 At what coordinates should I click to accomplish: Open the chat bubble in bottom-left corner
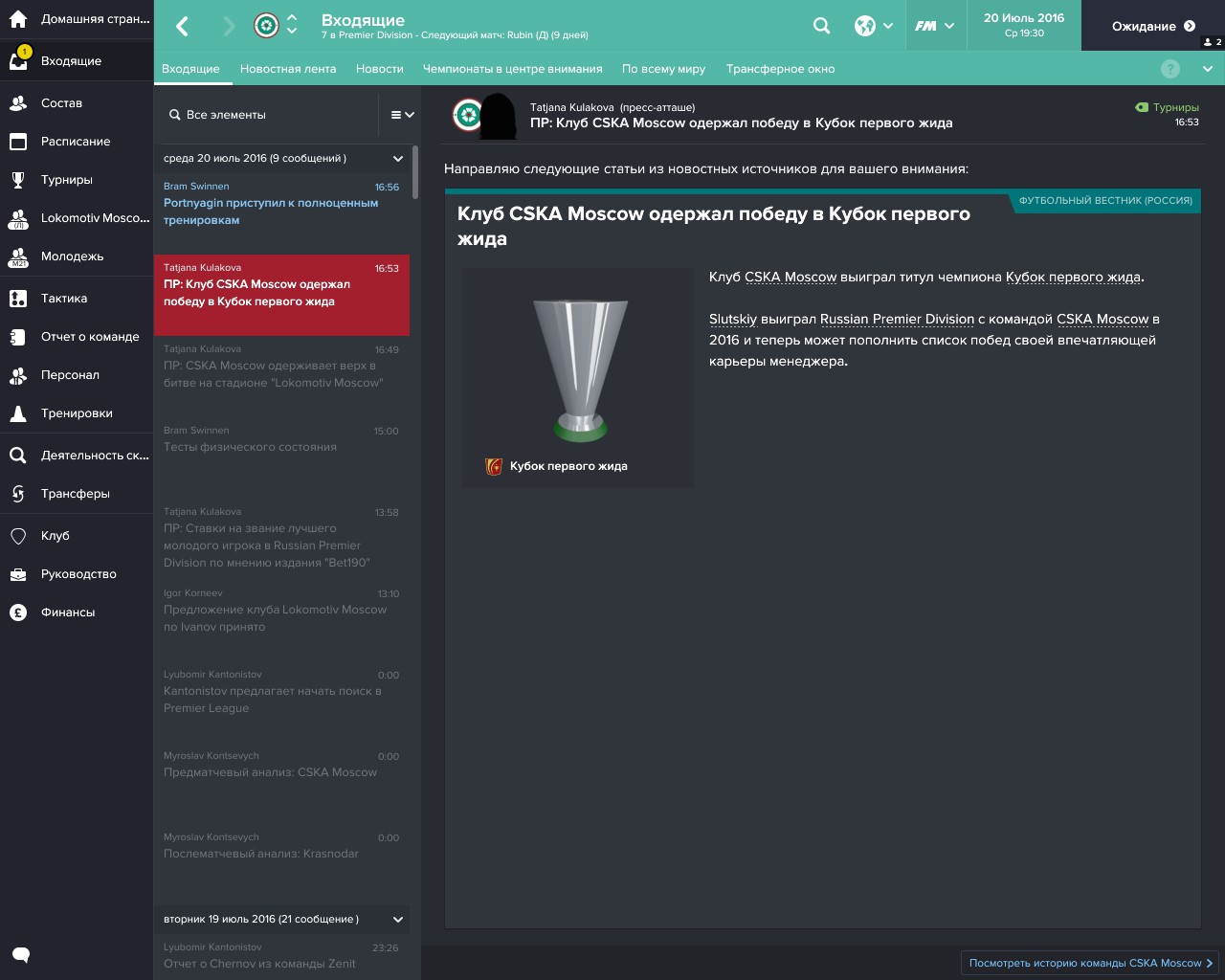click(x=20, y=954)
